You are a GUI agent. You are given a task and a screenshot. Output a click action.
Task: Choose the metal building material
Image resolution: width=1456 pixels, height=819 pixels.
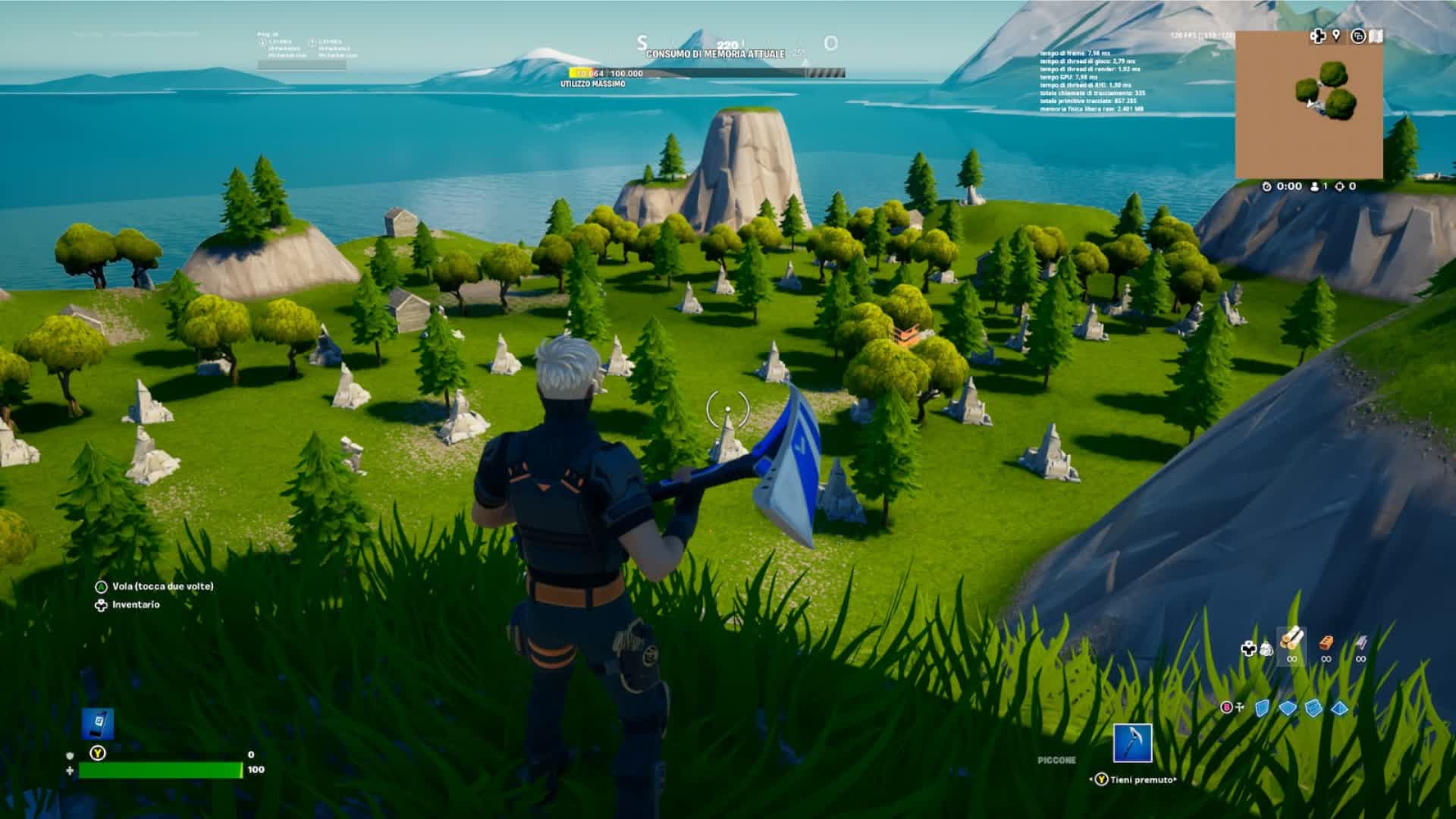tap(1361, 643)
